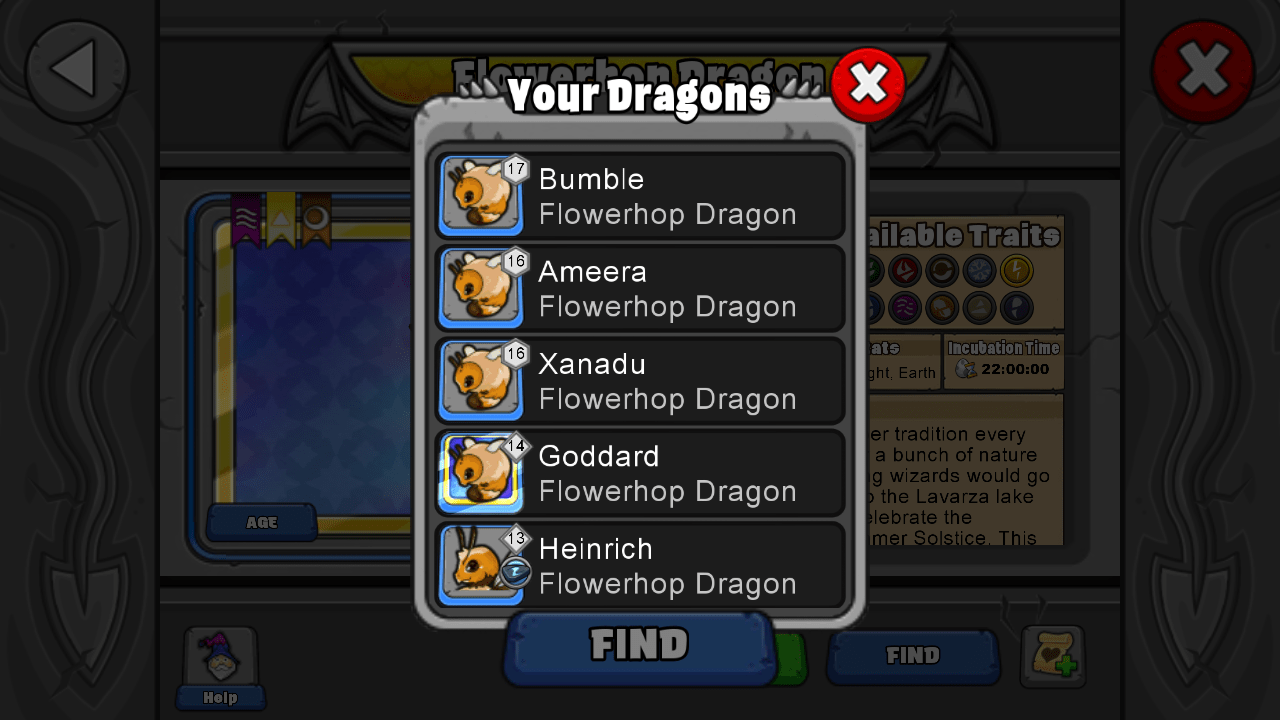1280x720 pixels.
Task: Click the scroll with green plus icon
Action: click(x=1053, y=657)
